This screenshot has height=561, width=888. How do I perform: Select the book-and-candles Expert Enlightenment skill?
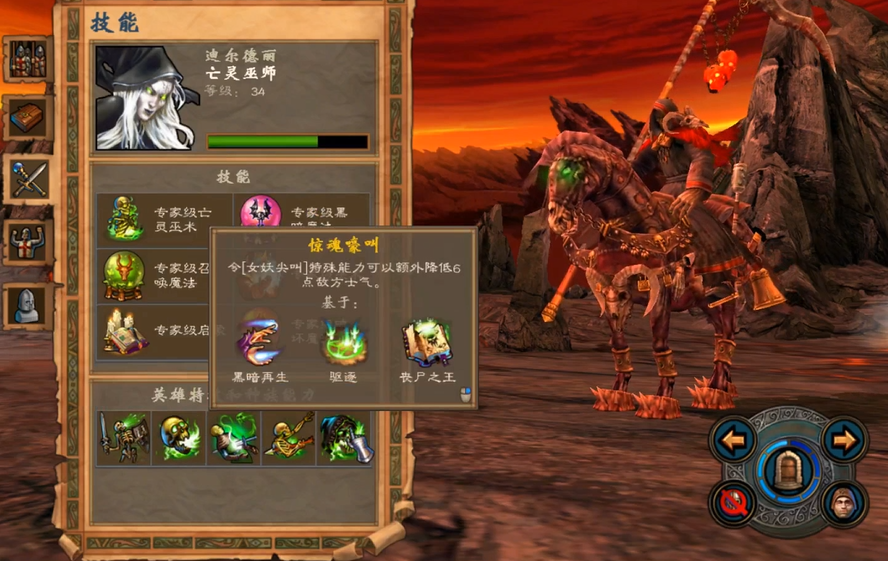pyautogui.click(x=125, y=333)
